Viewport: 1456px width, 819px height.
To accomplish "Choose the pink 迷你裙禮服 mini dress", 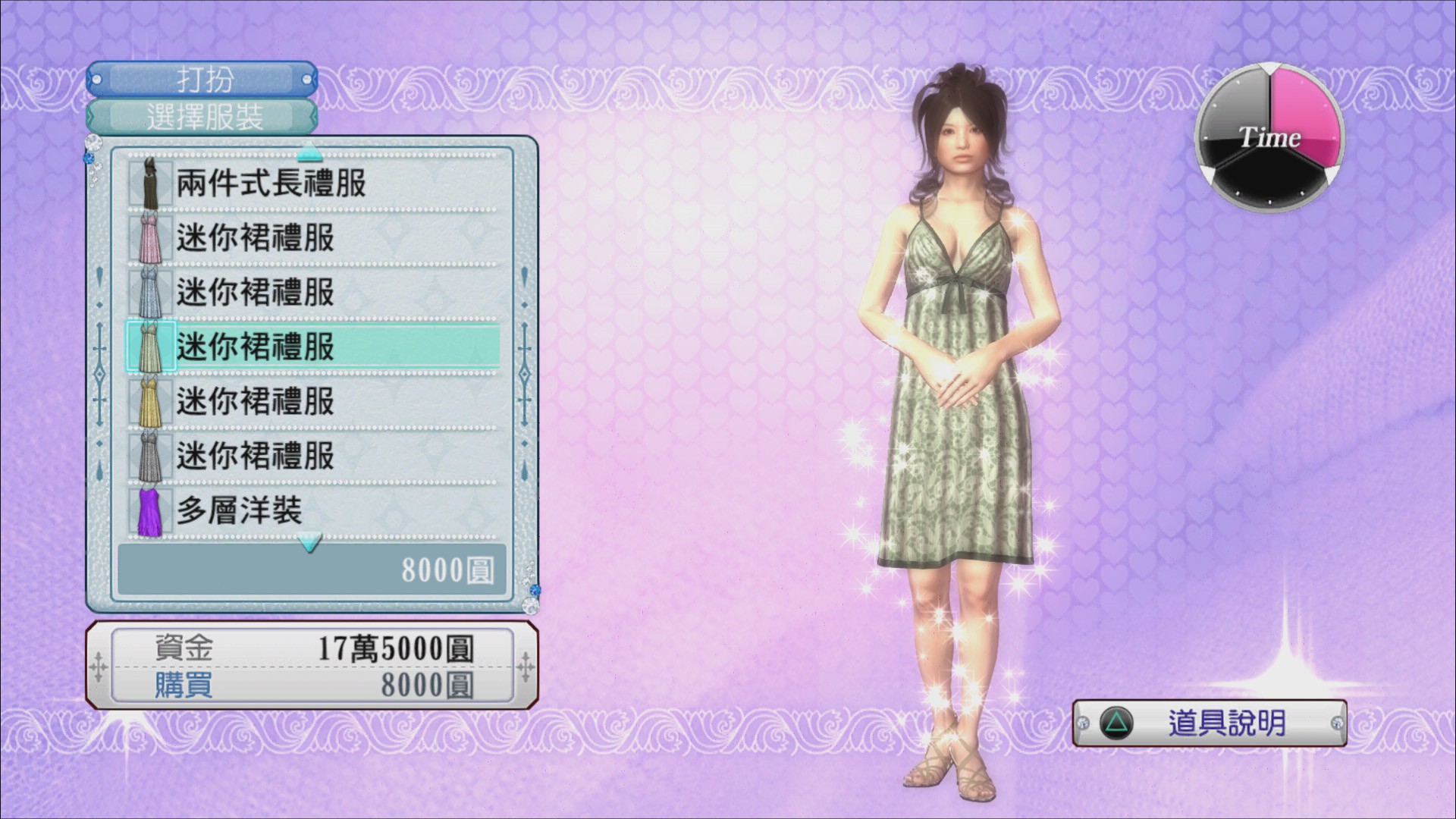I will click(x=311, y=238).
